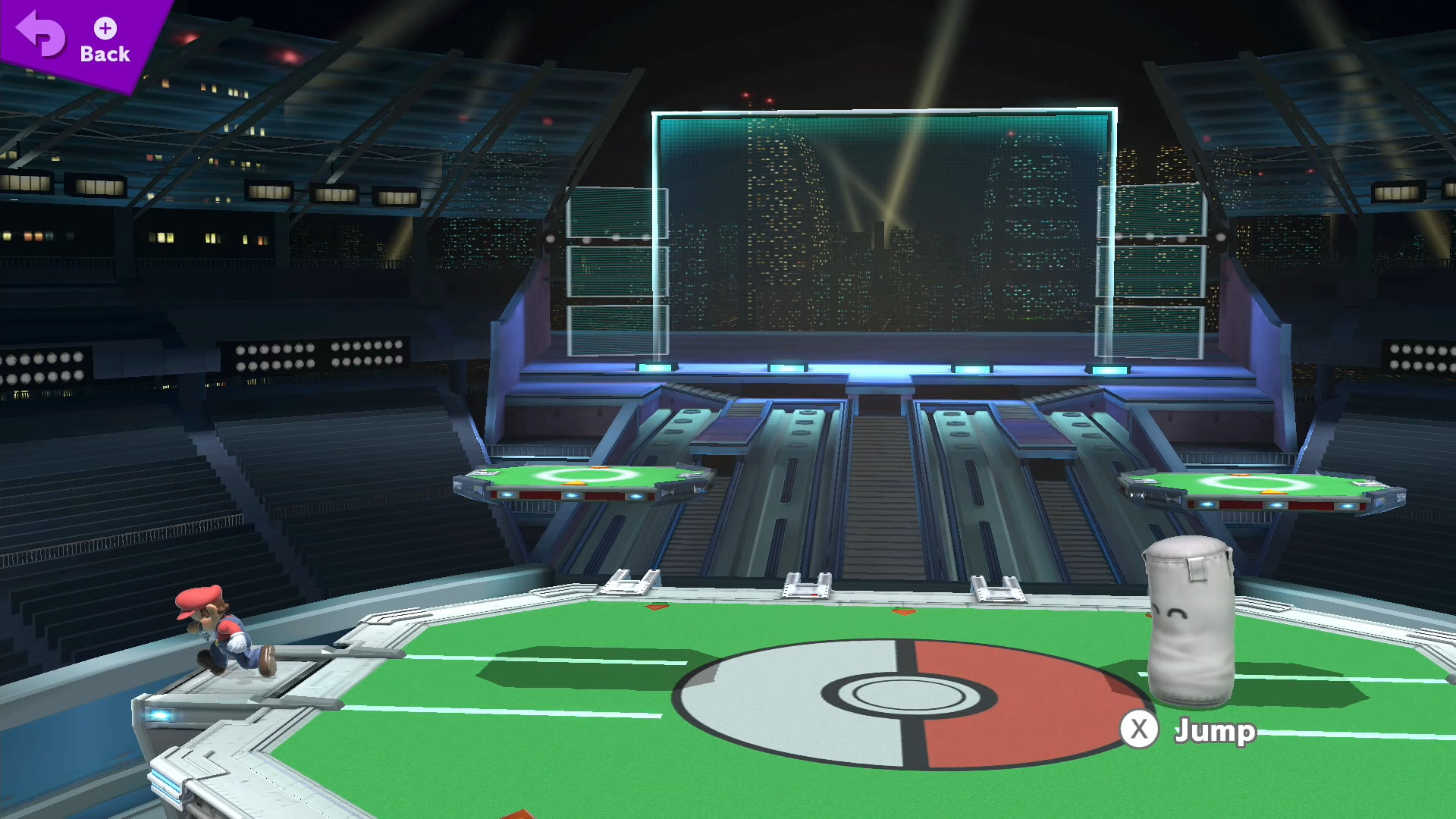Viewport: 1456px width, 819px height.
Task: Select the plus (+) icon near Back
Action: (104, 29)
